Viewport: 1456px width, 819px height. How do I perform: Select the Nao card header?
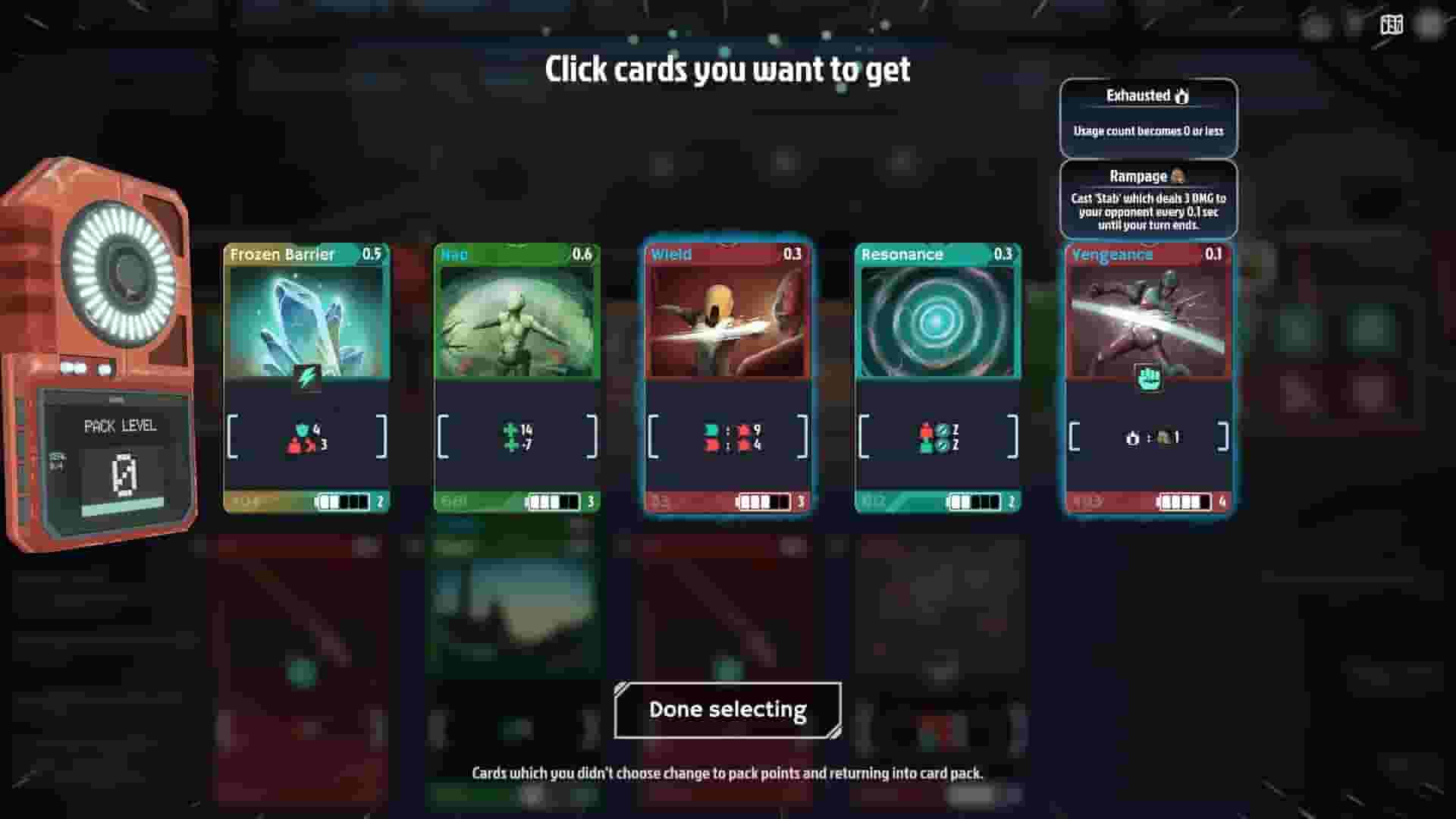515,256
